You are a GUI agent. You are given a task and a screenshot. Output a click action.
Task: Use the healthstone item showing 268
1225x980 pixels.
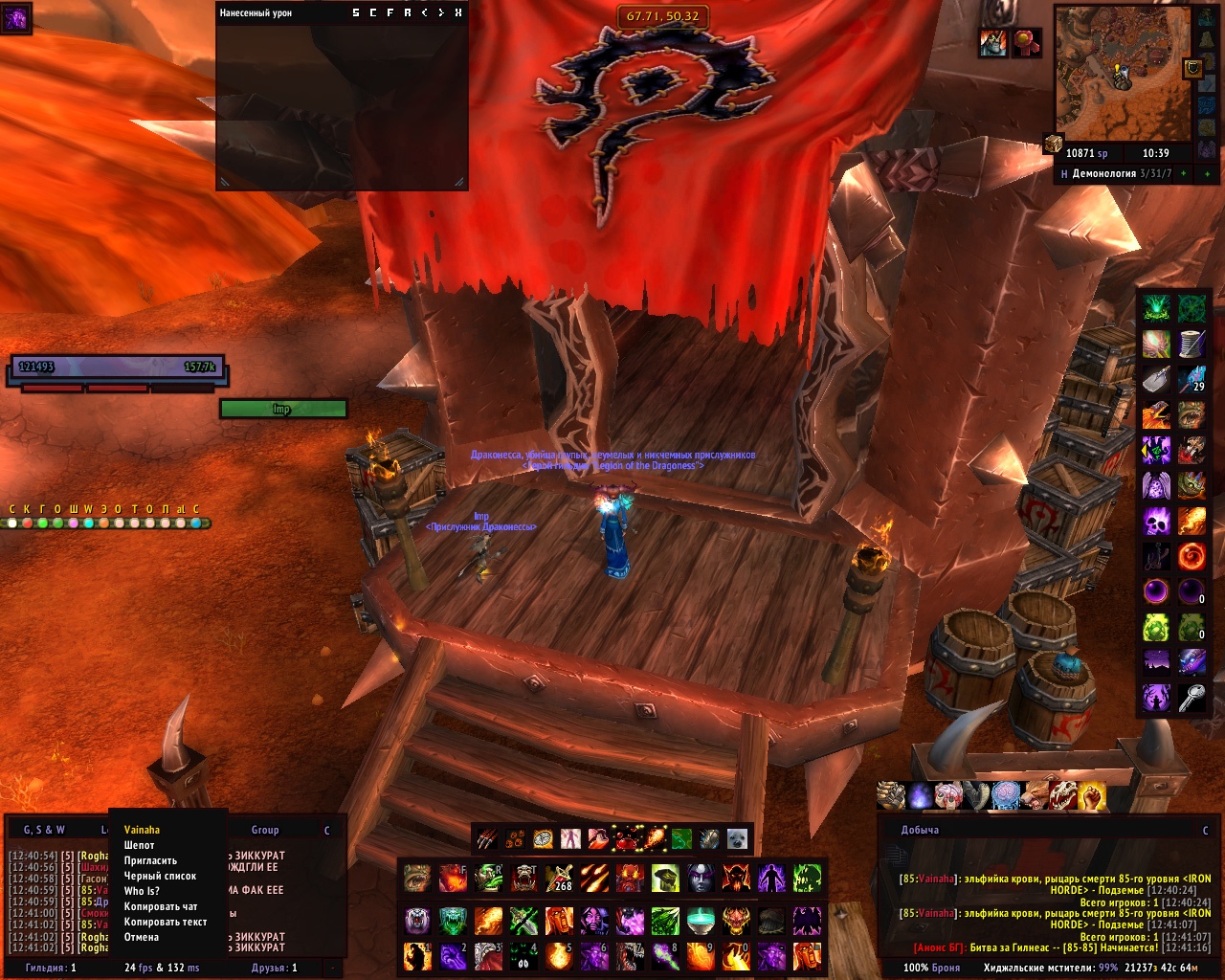[558, 878]
